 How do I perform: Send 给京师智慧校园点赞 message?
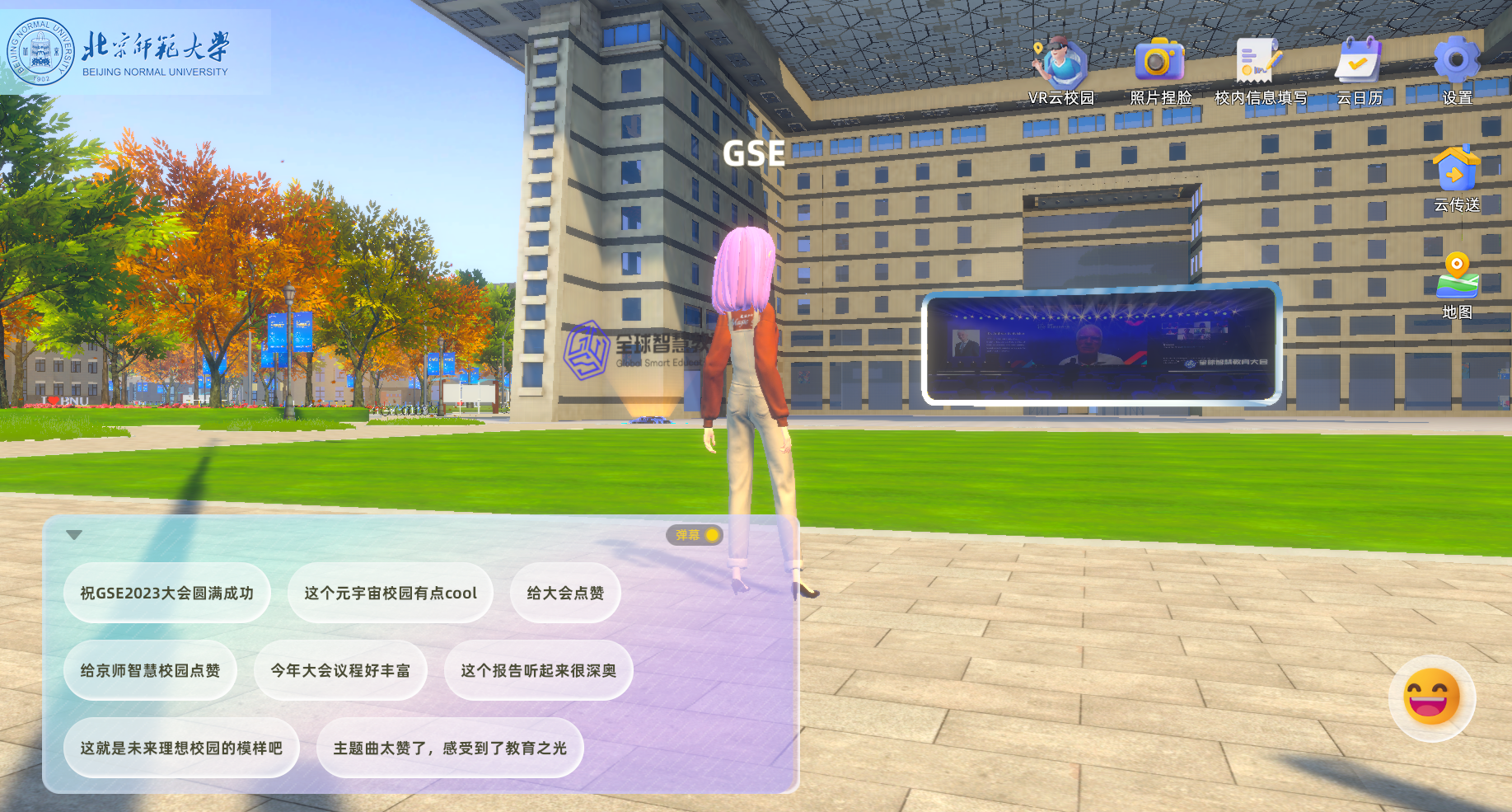150,671
